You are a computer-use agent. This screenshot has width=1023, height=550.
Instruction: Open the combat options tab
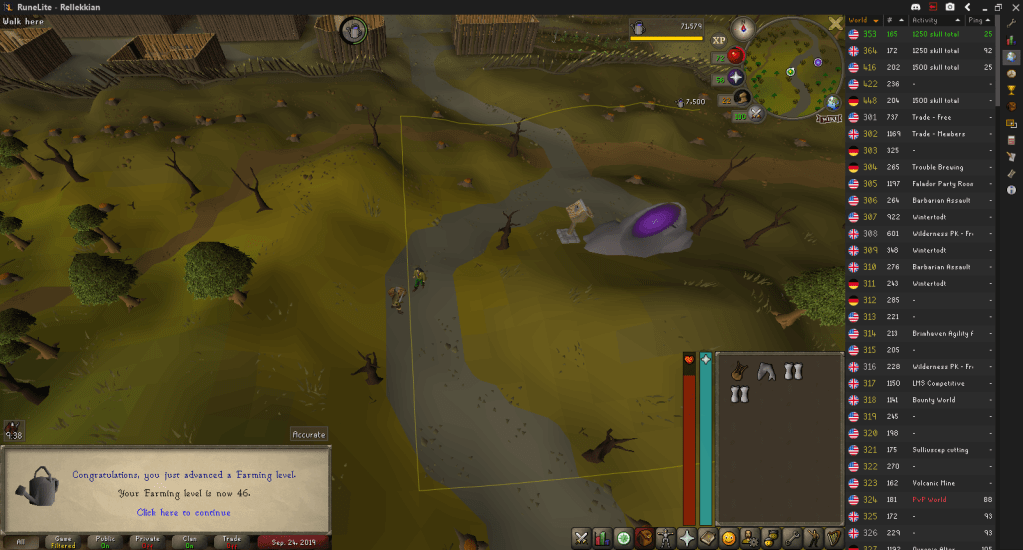pyautogui.click(x=580, y=538)
